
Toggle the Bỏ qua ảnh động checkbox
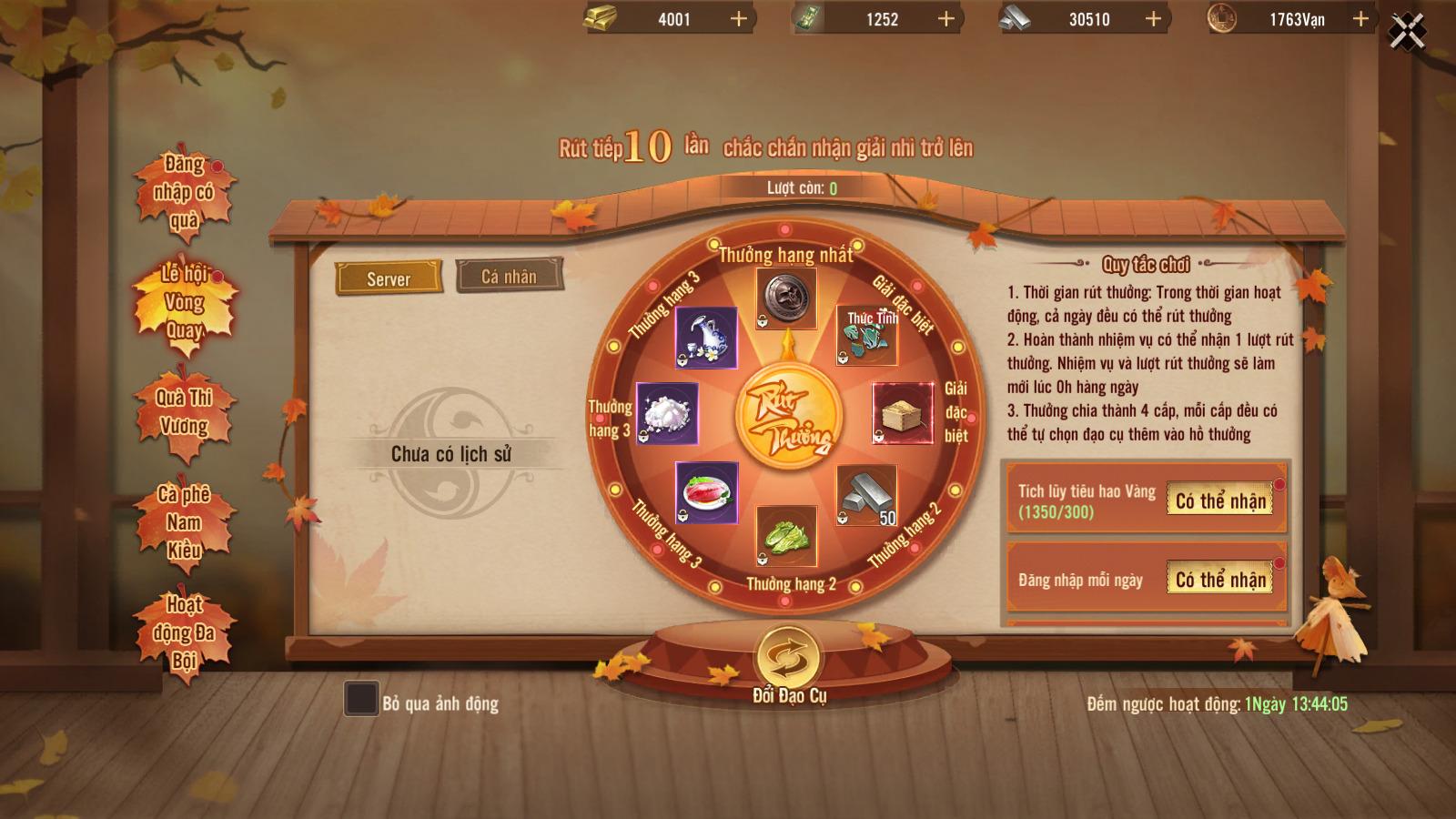pyautogui.click(x=361, y=699)
